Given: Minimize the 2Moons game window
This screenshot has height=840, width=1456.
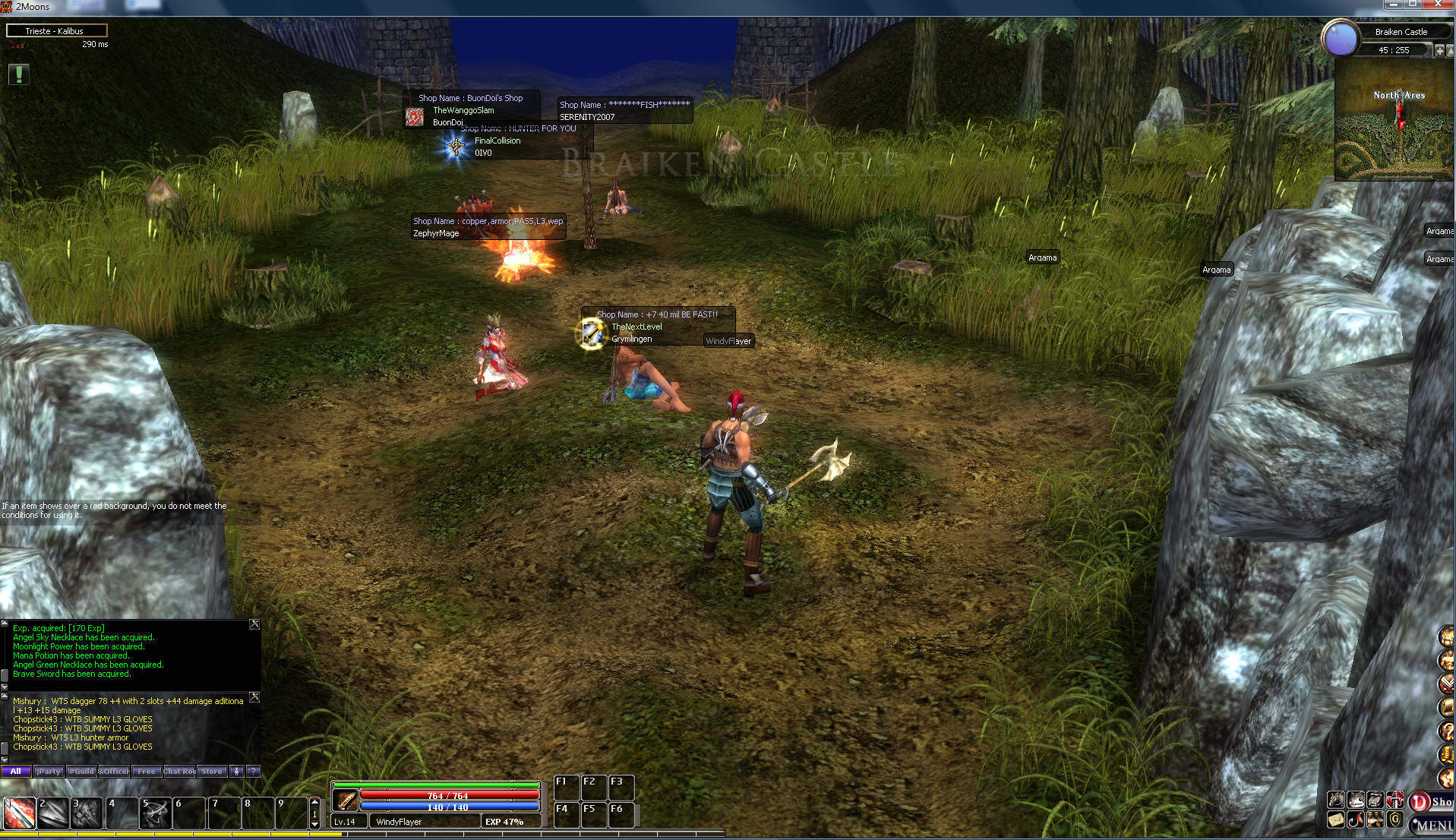Looking at the screenshot, I should tap(1393, 5).
